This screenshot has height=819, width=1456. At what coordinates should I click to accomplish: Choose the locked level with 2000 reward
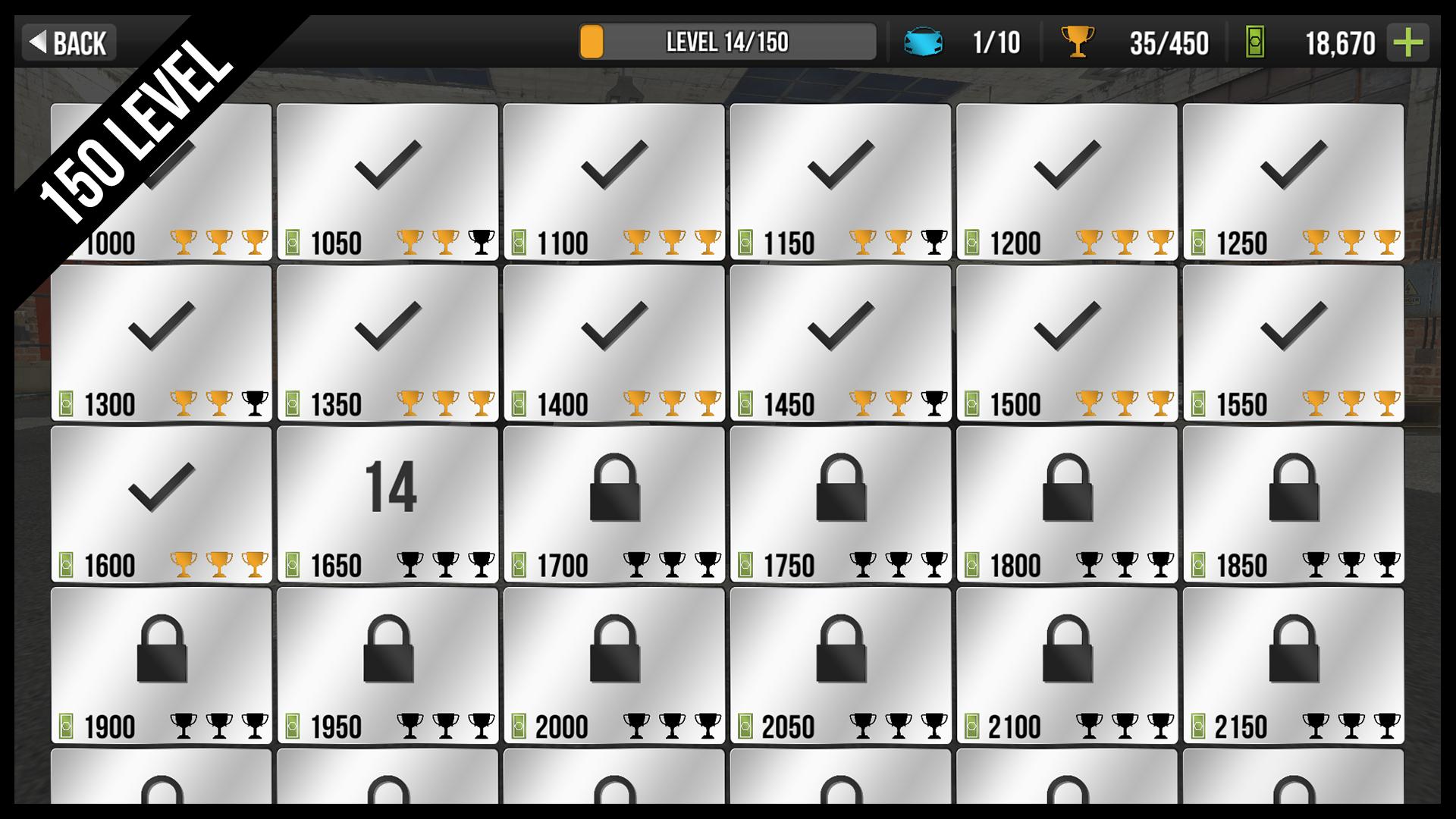[x=613, y=665]
